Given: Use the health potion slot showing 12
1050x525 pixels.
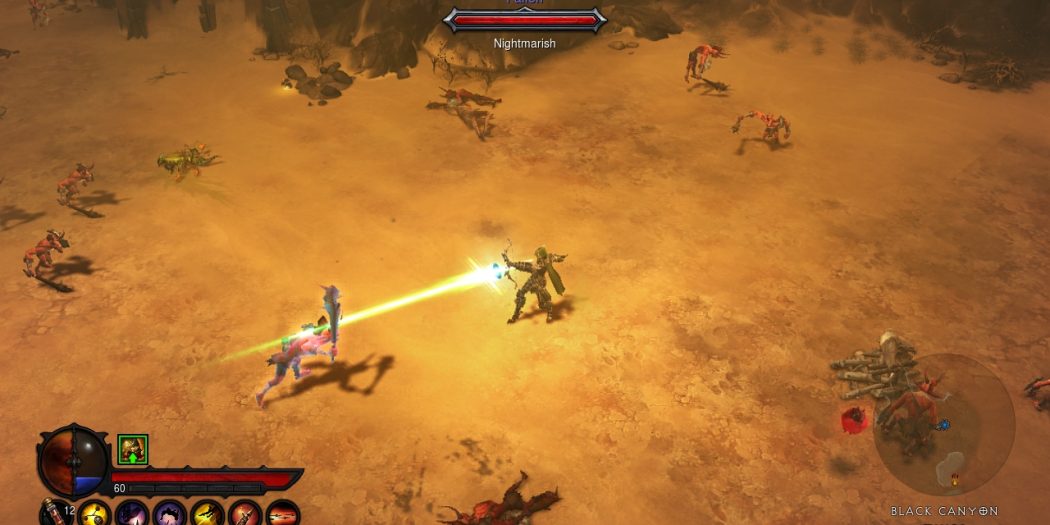Looking at the screenshot, I should click(53, 514).
